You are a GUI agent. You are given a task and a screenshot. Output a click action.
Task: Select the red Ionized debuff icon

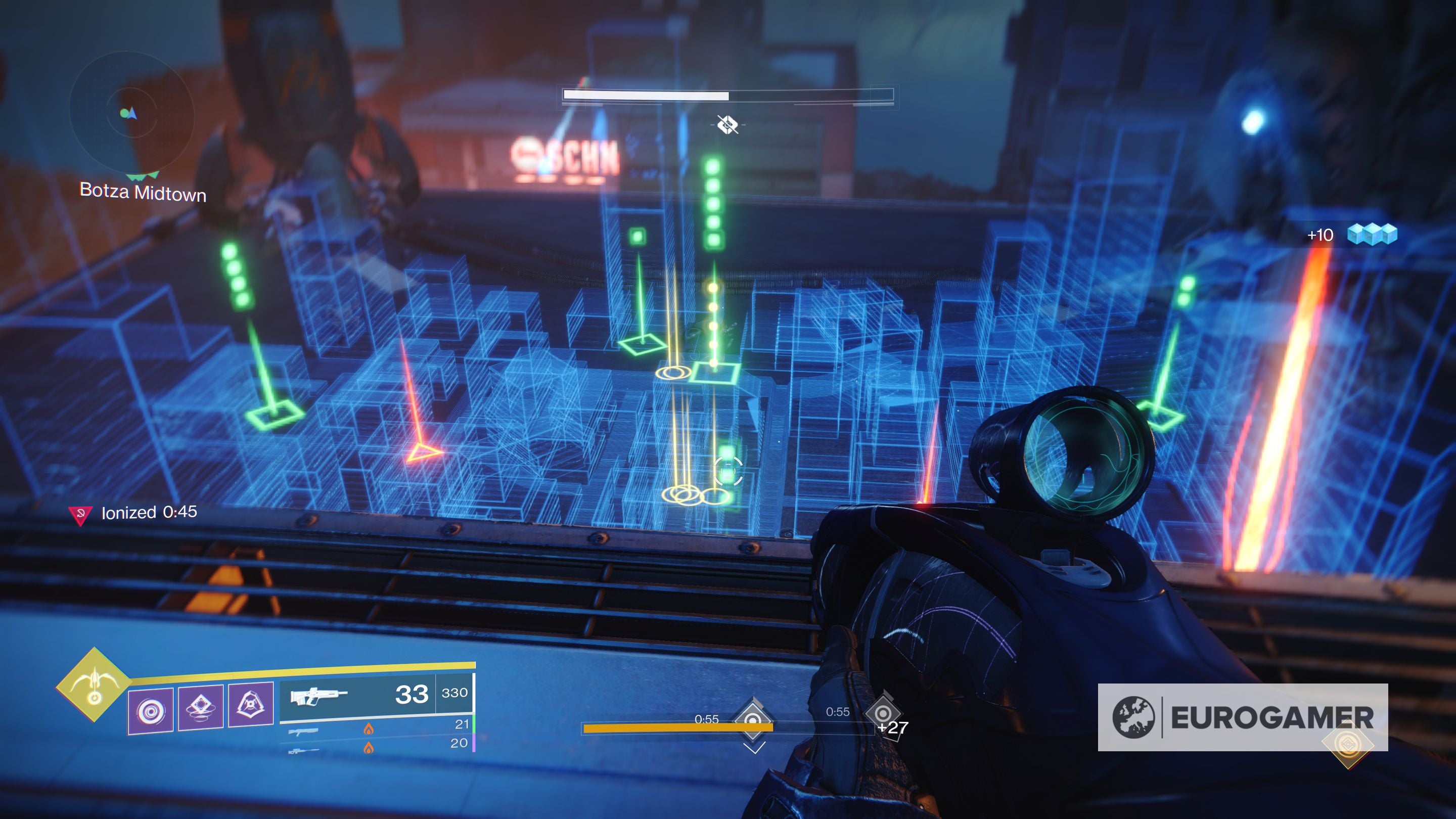pos(80,514)
